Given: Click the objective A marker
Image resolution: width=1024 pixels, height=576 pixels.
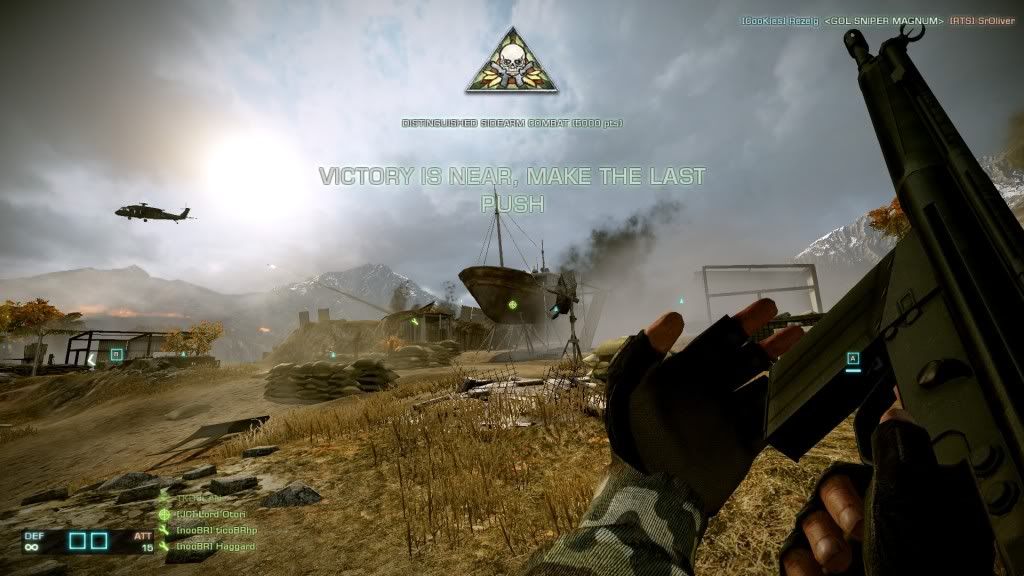Looking at the screenshot, I should [853, 357].
